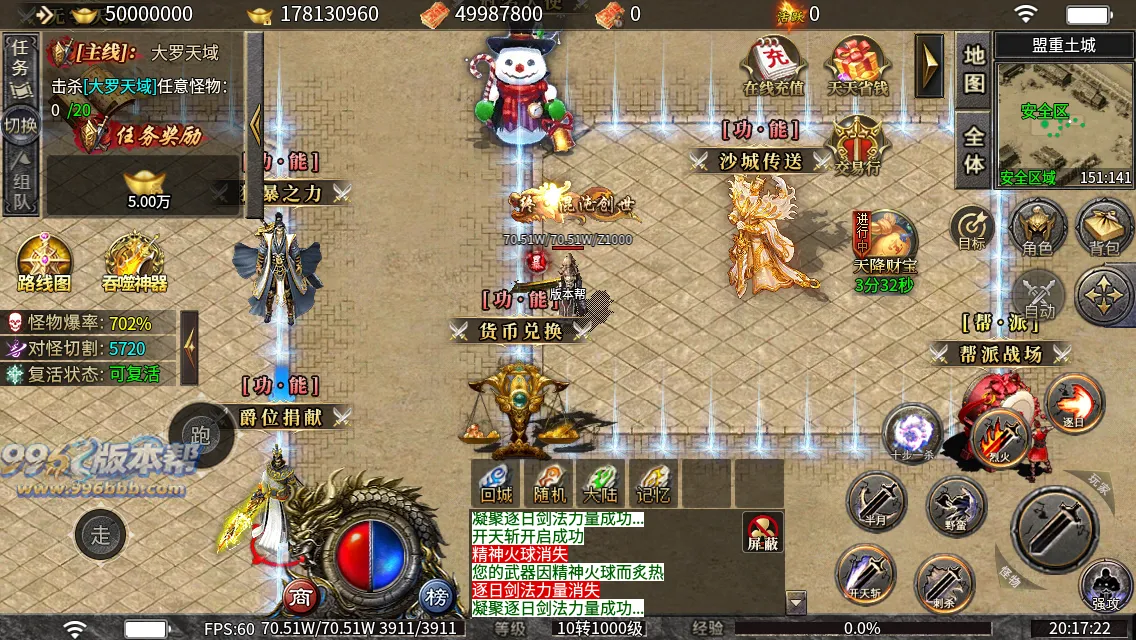Trigger the 野蛮 charge skill

click(956, 504)
